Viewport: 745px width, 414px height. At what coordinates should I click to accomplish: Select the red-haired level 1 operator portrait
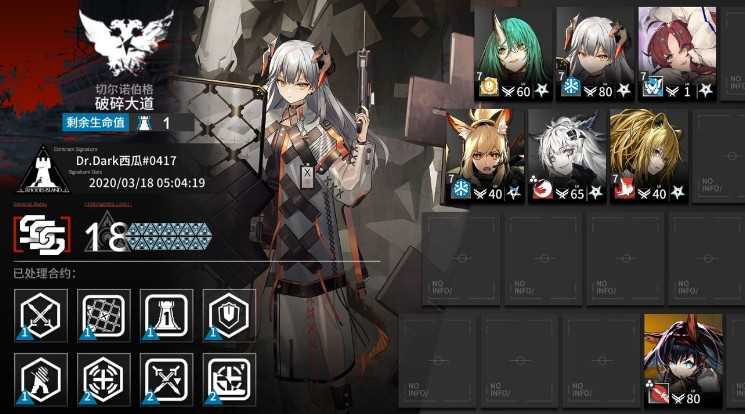(676, 52)
